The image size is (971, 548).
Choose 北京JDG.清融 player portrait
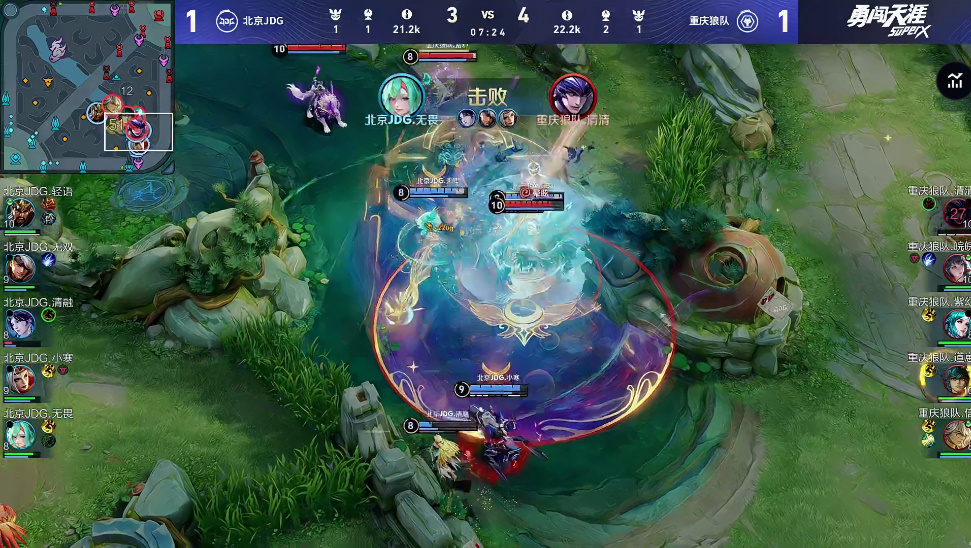point(20,323)
